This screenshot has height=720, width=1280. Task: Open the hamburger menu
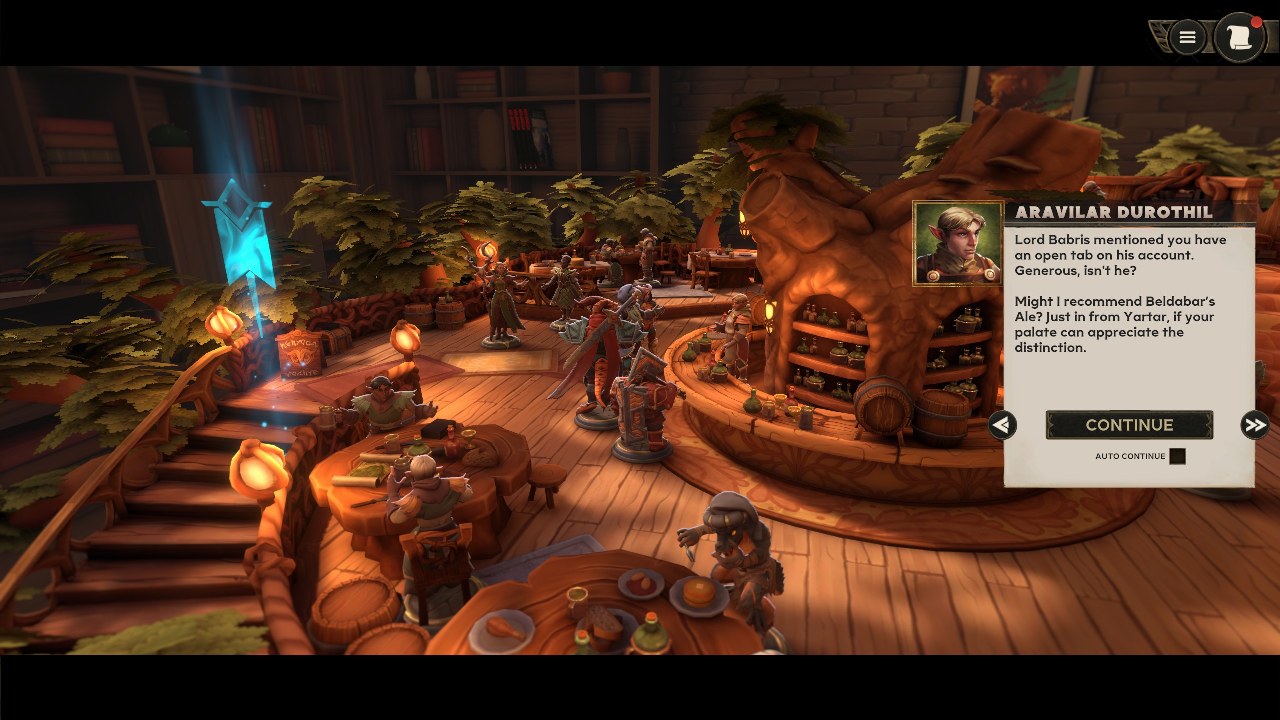pyautogui.click(x=1186, y=37)
